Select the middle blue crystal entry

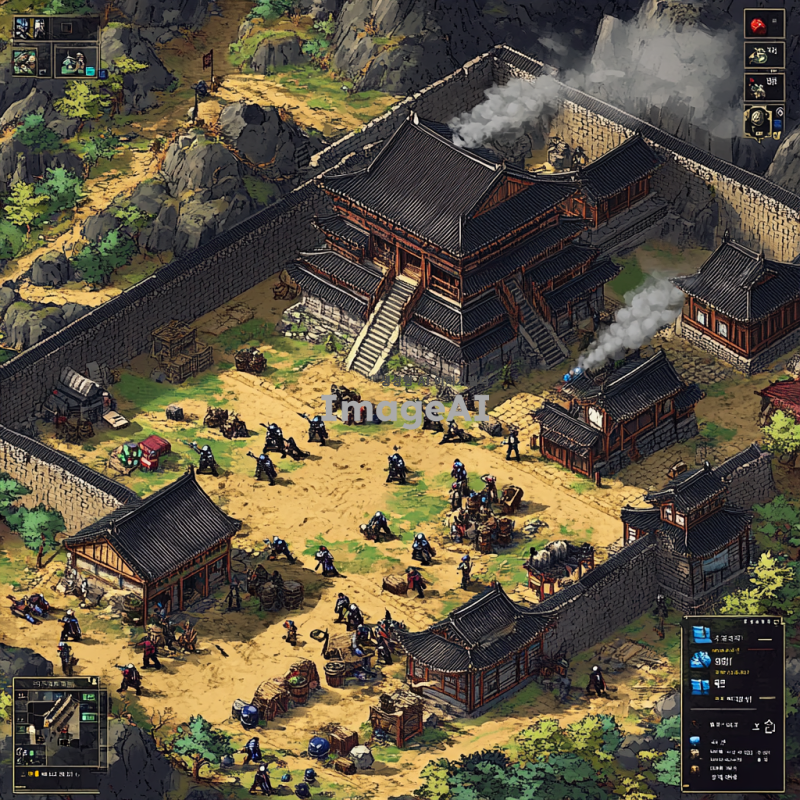699,660
